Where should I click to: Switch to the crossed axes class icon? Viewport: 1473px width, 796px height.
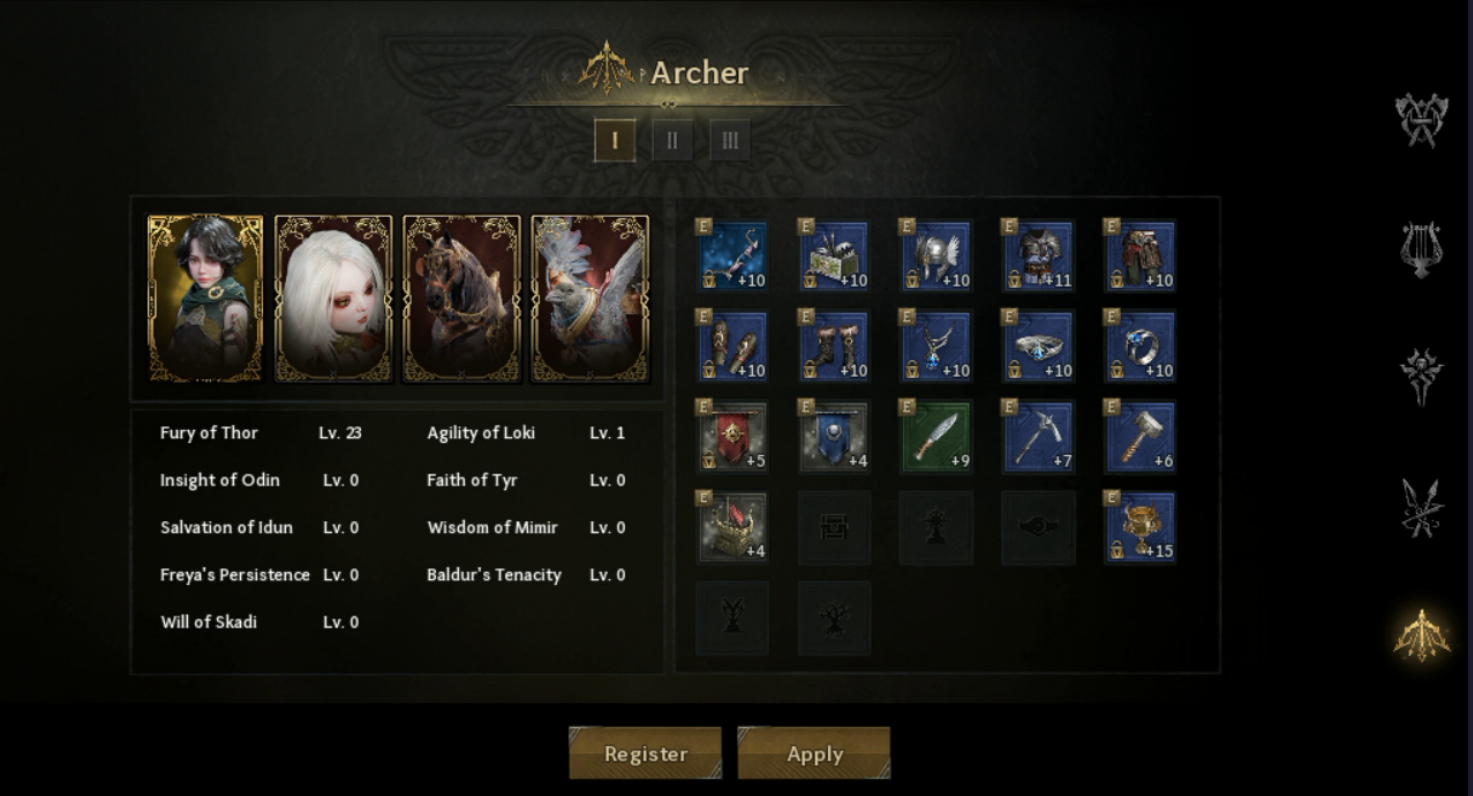(x=1421, y=120)
